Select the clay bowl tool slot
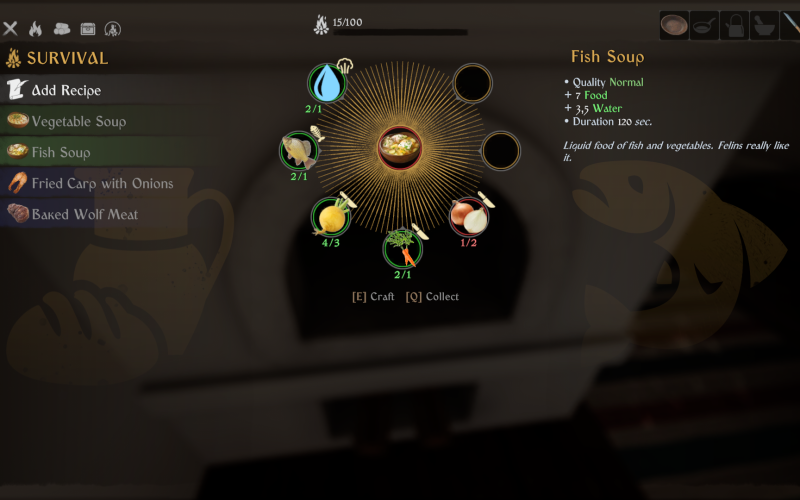Viewport: 800px width, 500px height. (674, 25)
